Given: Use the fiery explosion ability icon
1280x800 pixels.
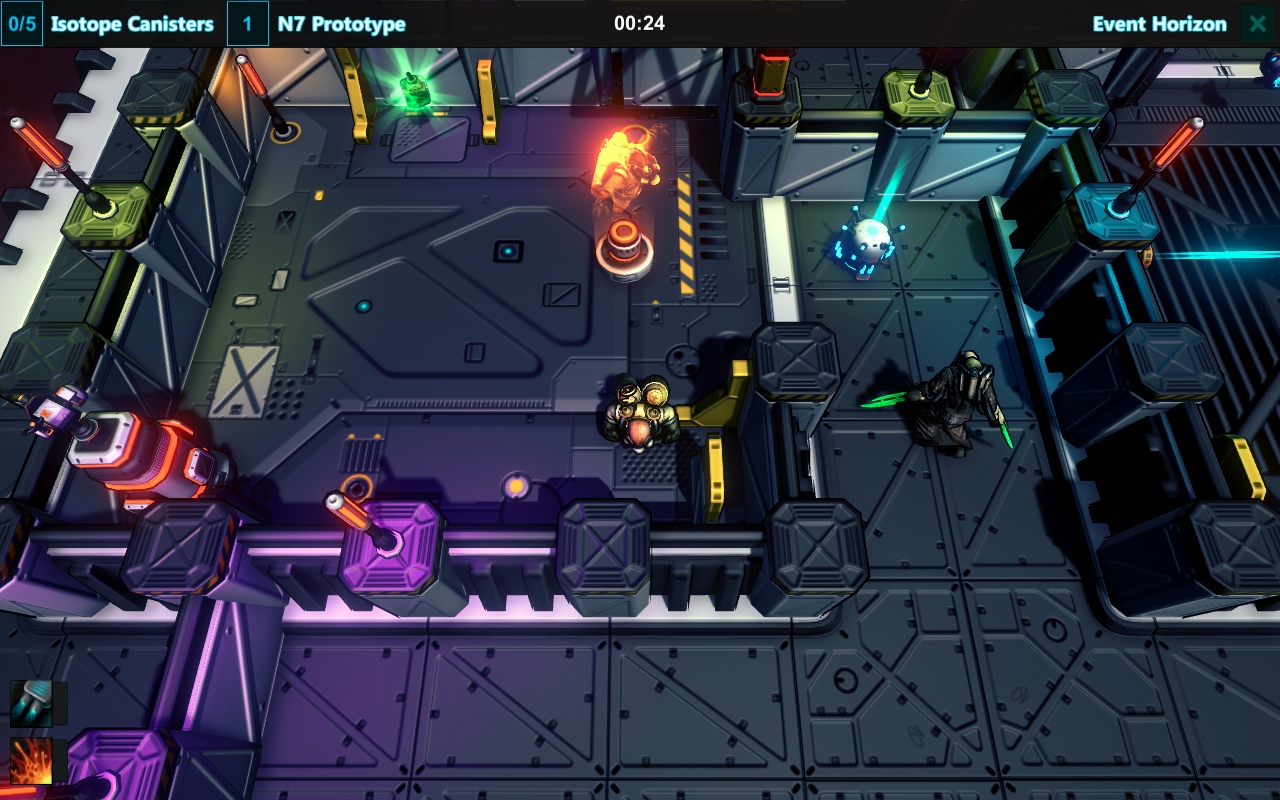Looking at the screenshot, I should [x=31, y=761].
